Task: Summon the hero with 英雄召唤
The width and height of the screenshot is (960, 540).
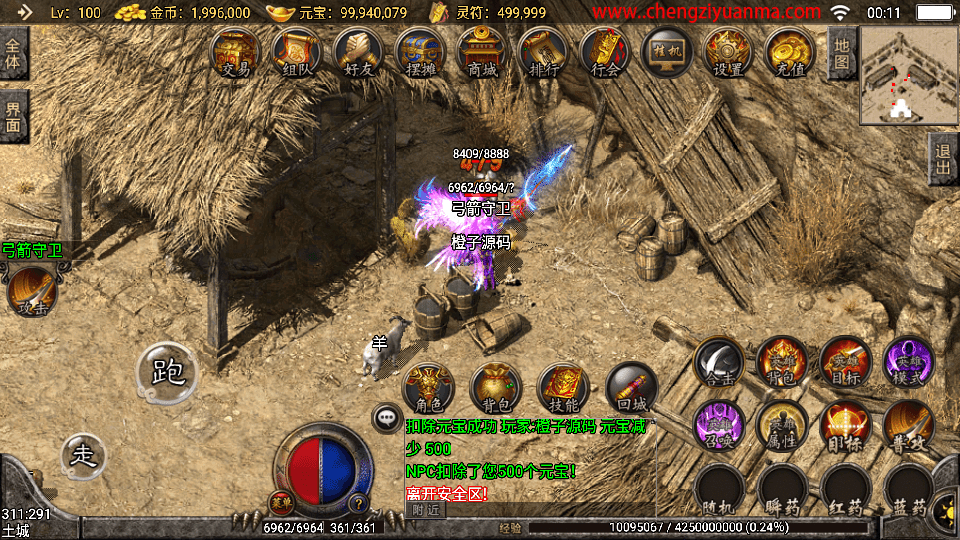Action: [x=719, y=425]
